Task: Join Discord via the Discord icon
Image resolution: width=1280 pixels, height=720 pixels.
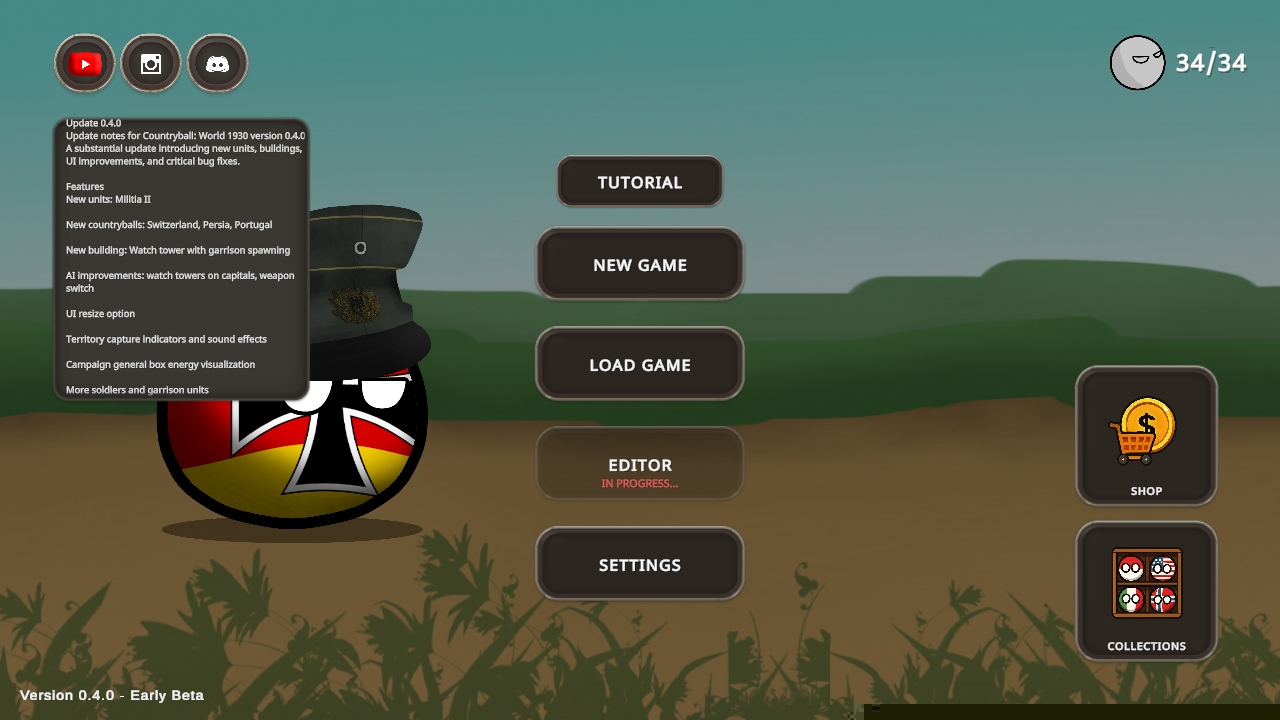Action: [217, 64]
